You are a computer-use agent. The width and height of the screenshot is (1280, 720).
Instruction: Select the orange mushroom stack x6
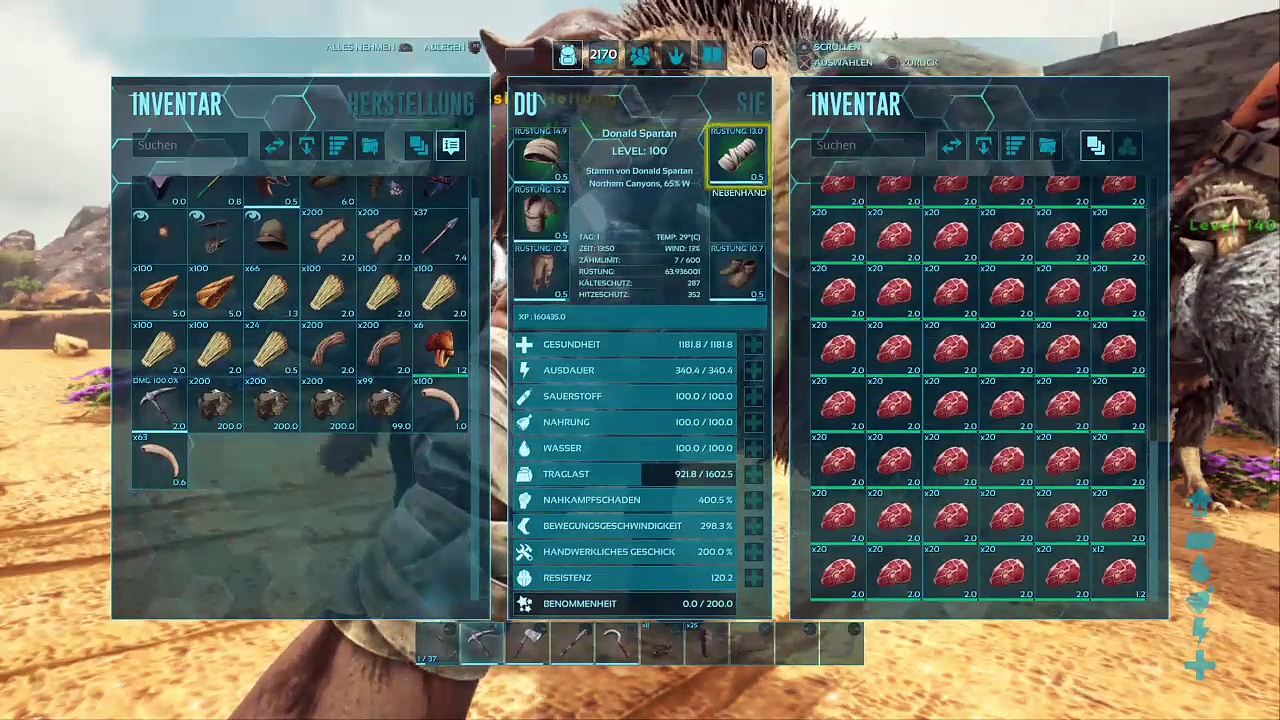[440, 348]
